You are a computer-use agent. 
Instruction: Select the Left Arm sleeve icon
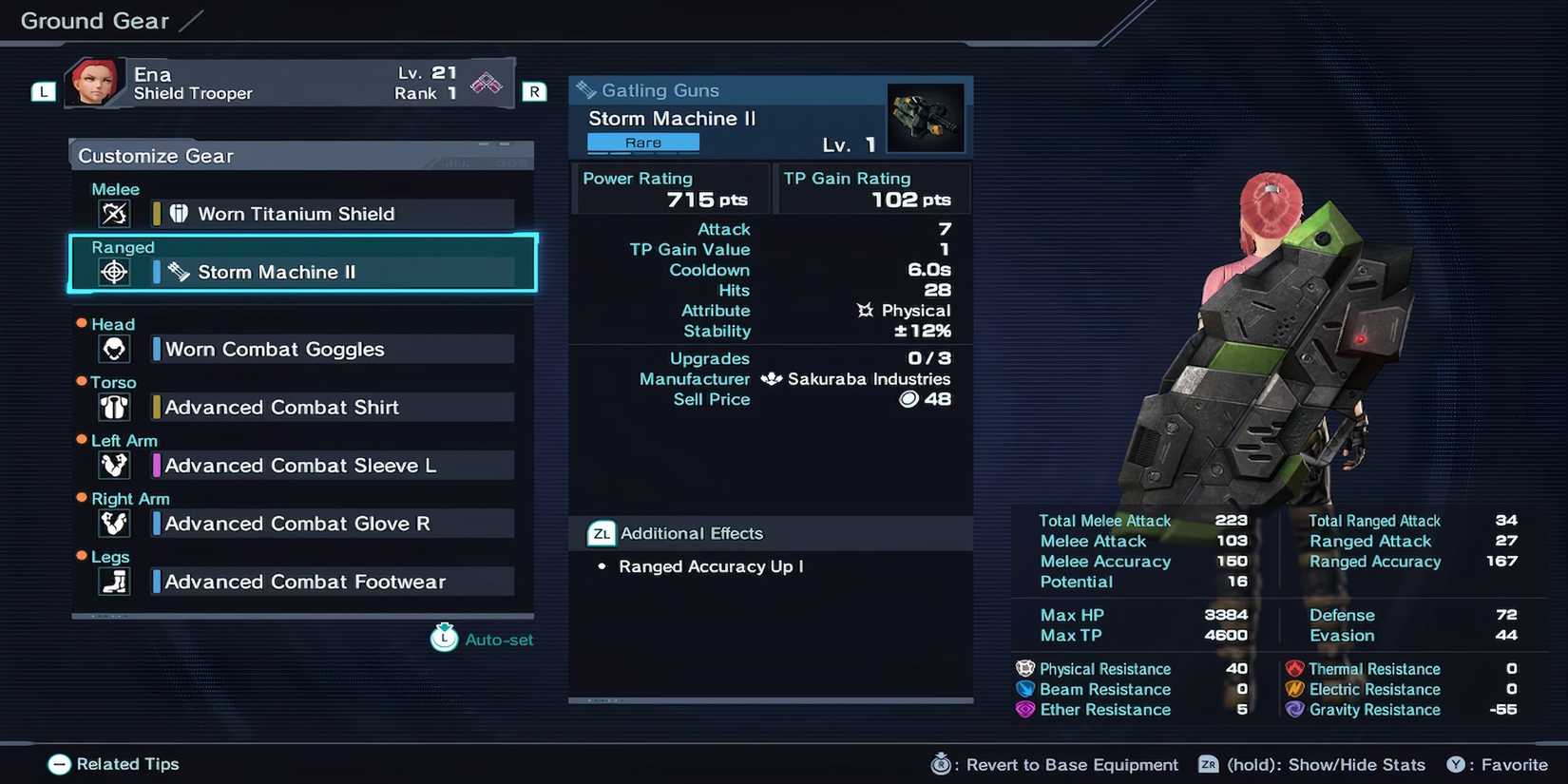pos(114,465)
